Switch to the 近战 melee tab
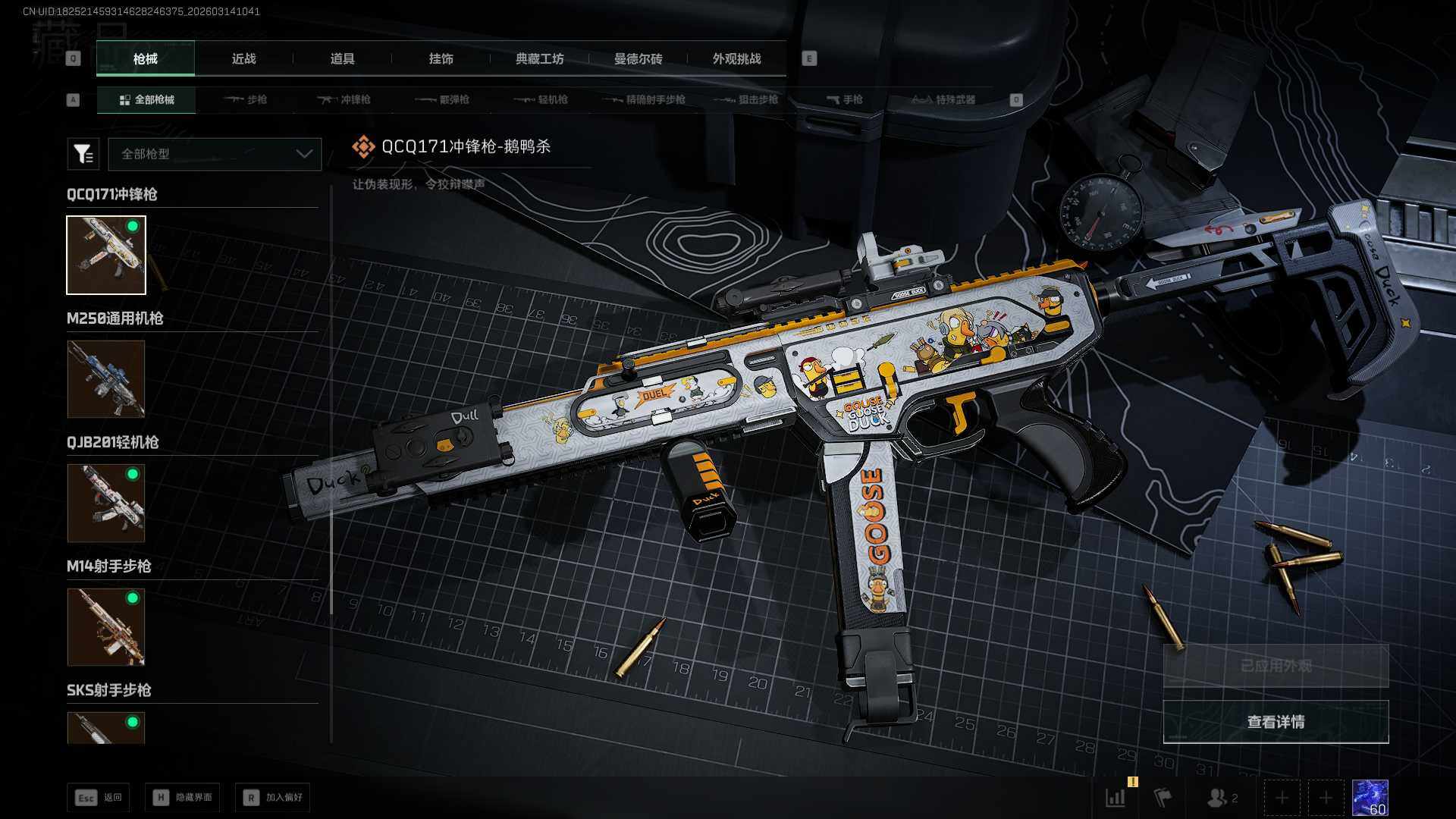Image resolution: width=1456 pixels, height=819 pixels. tap(243, 58)
